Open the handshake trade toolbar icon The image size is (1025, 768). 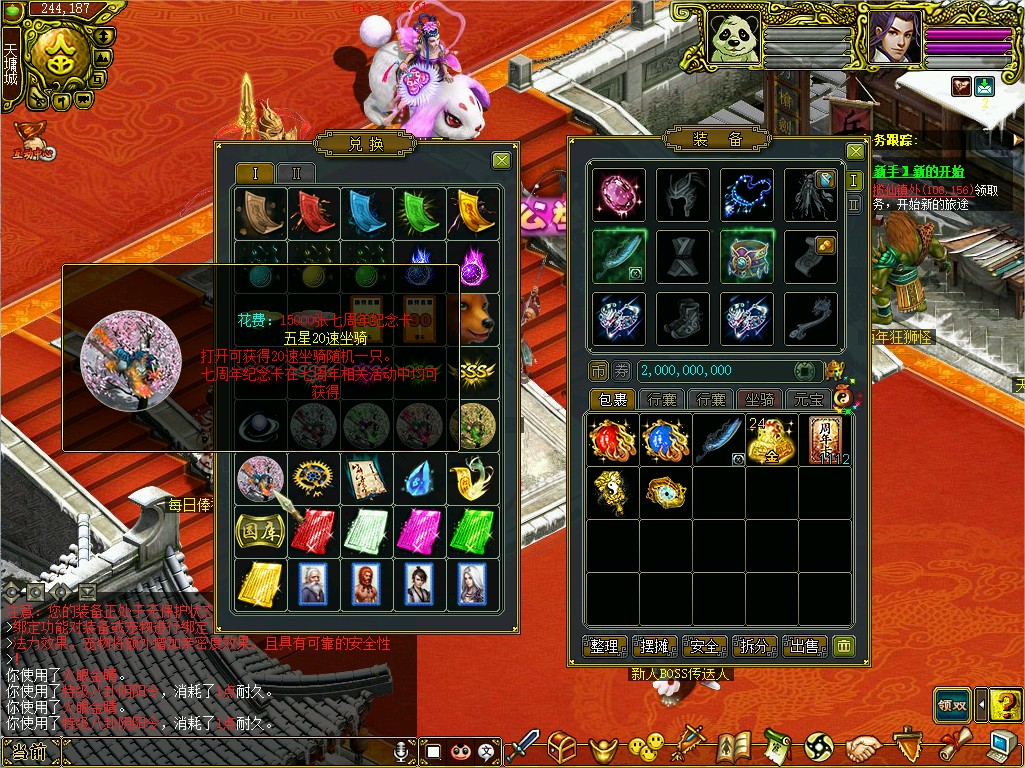tap(863, 747)
